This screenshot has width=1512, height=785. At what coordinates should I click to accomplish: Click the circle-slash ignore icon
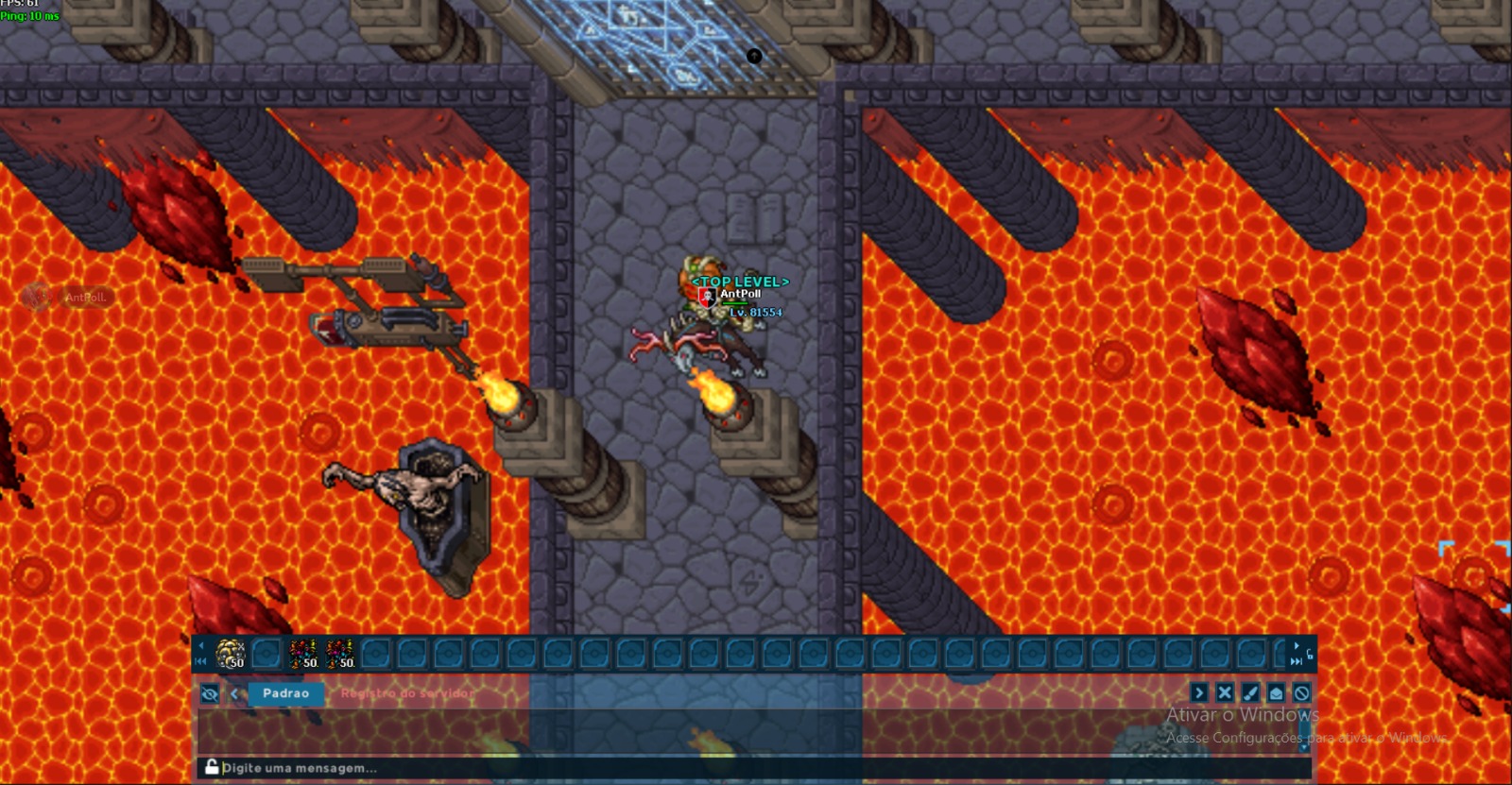pos(1301,693)
